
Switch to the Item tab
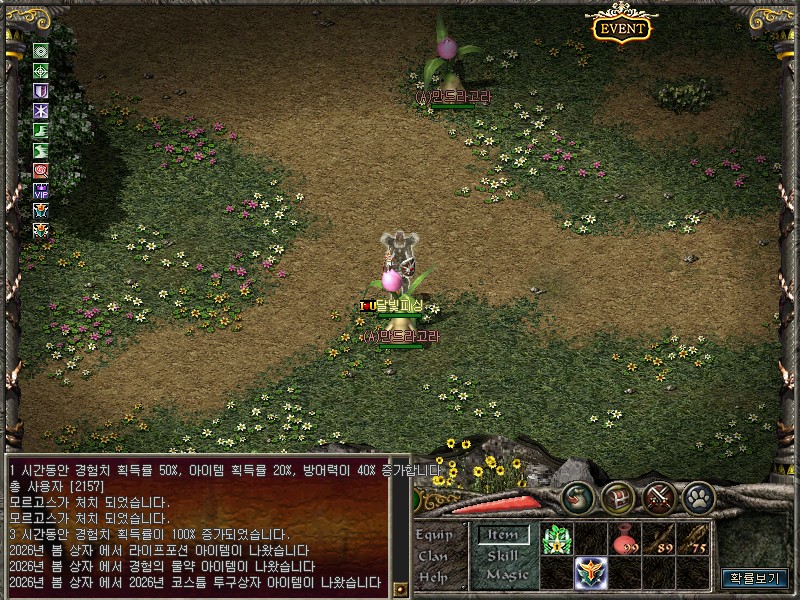(x=502, y=536)
